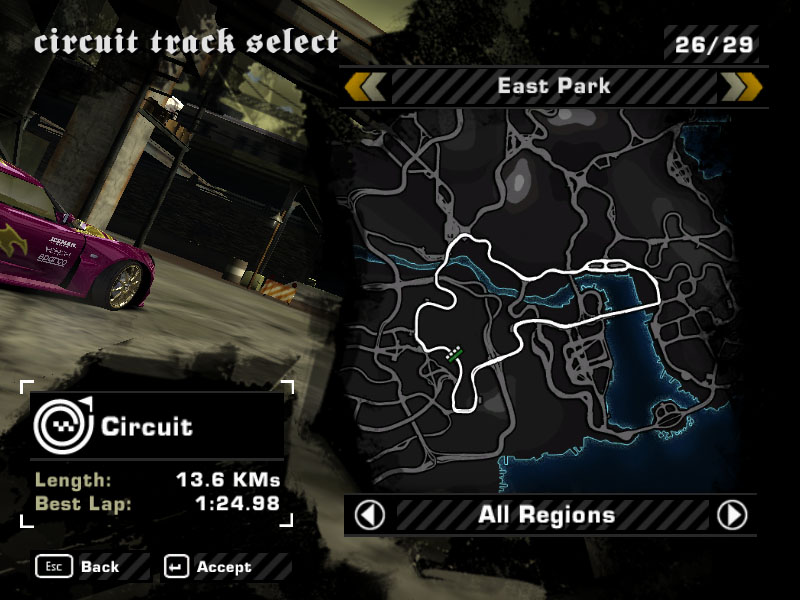Advance to the next track after East Park
The height and width of the screenshot is (600, 800).
[x=741, y=87]
